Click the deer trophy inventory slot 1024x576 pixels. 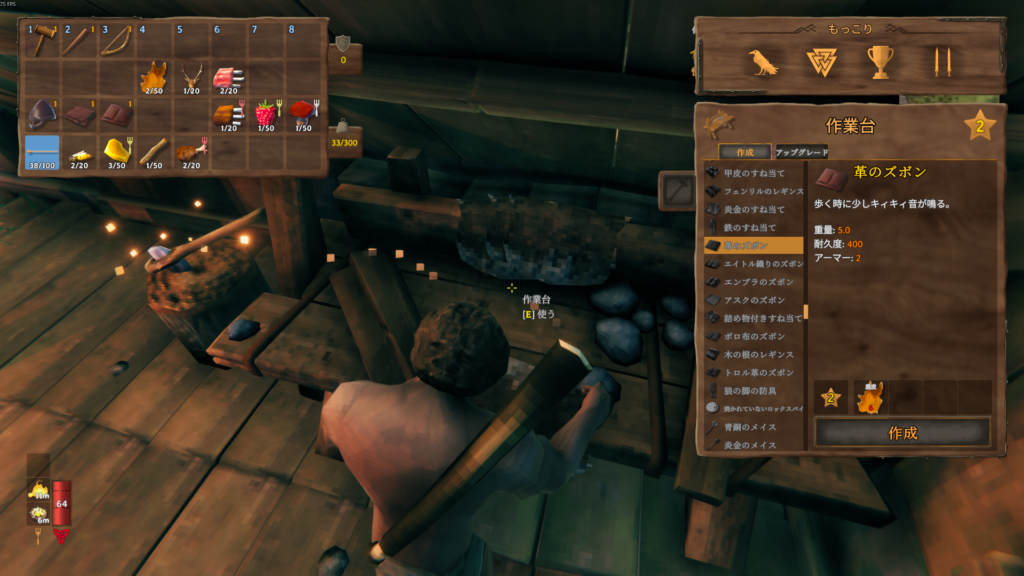coord(191,78)
